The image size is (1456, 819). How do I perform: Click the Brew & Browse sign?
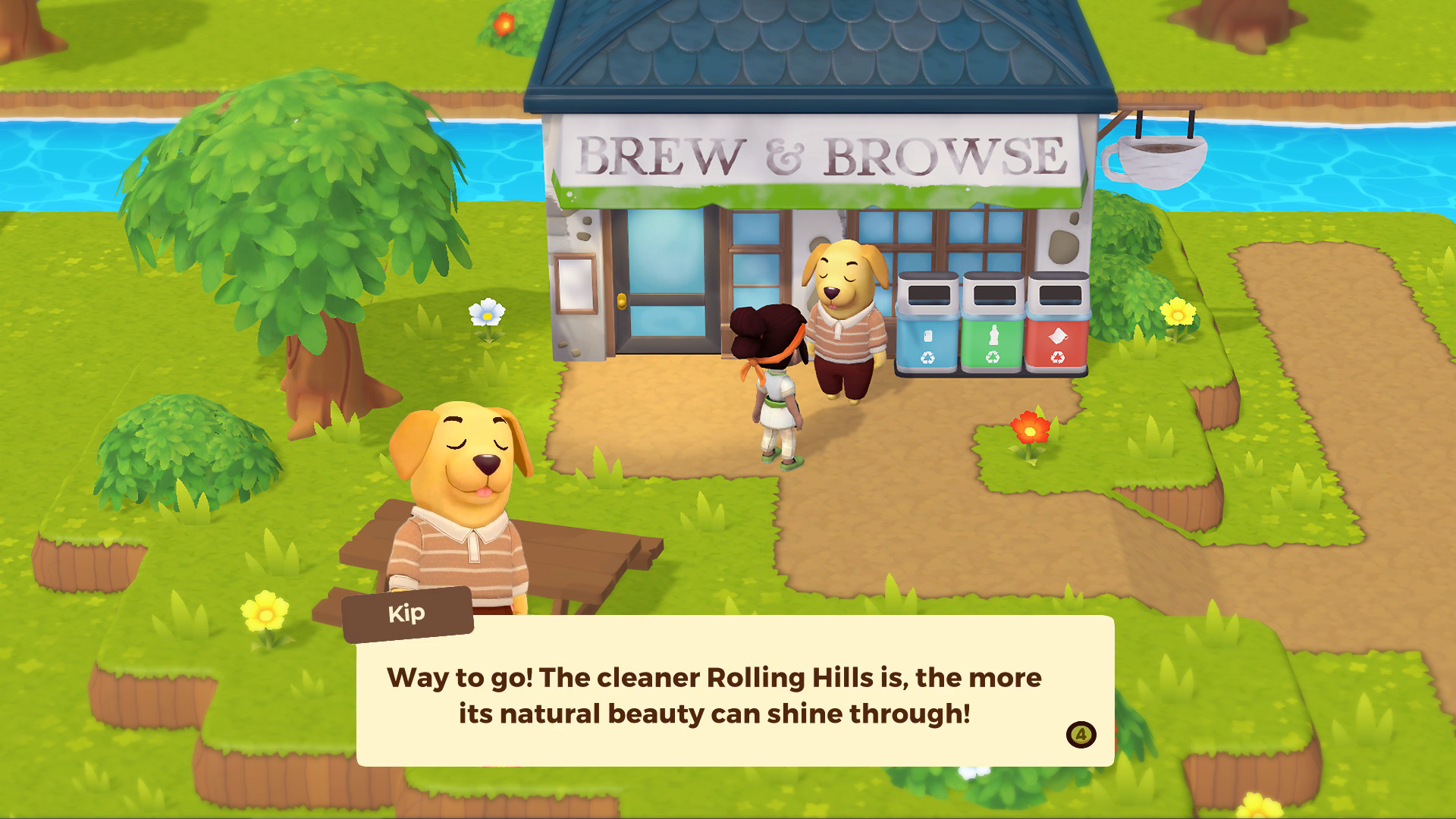815,154
